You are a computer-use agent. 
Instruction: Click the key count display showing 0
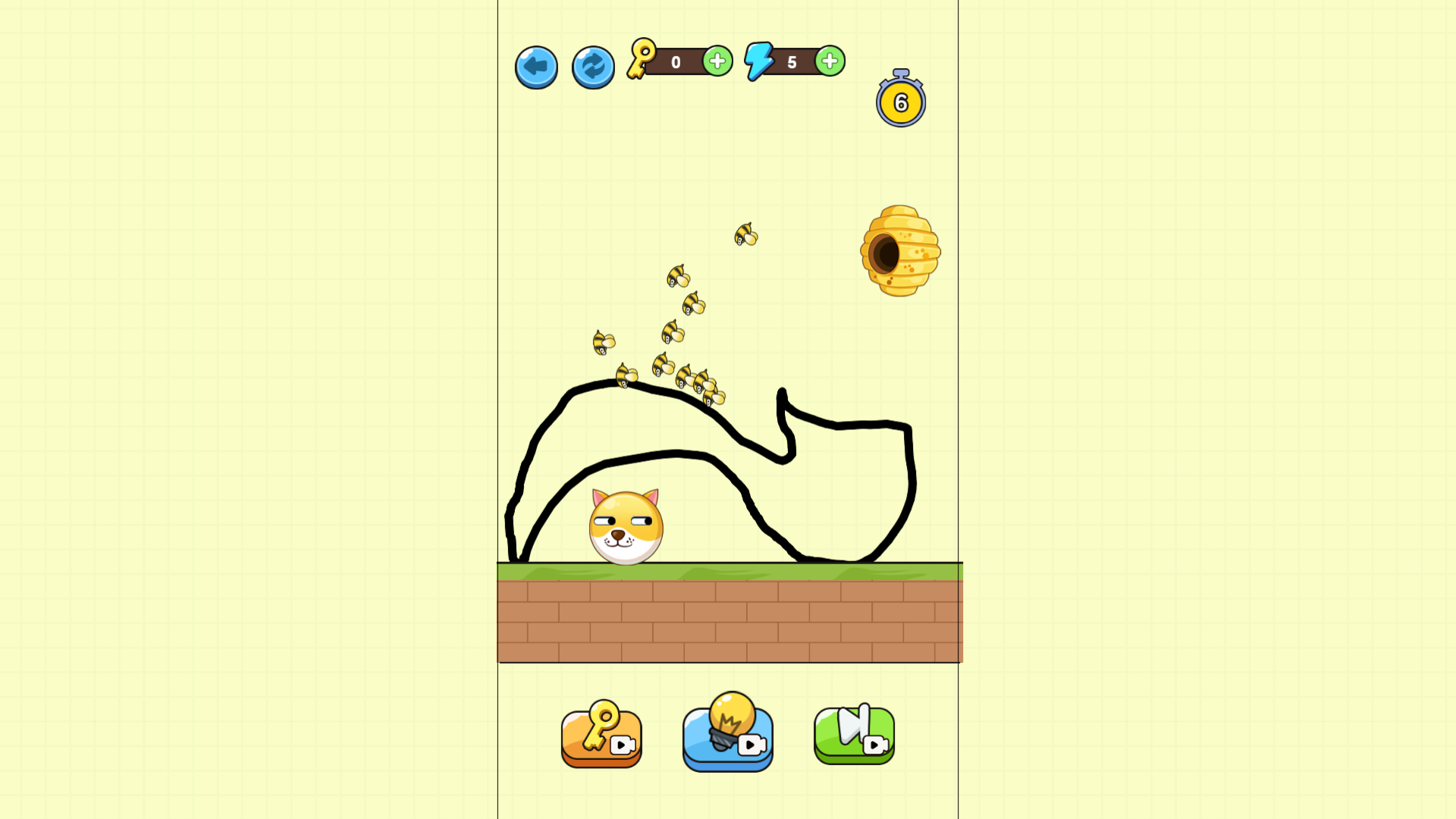click(676, 61)
